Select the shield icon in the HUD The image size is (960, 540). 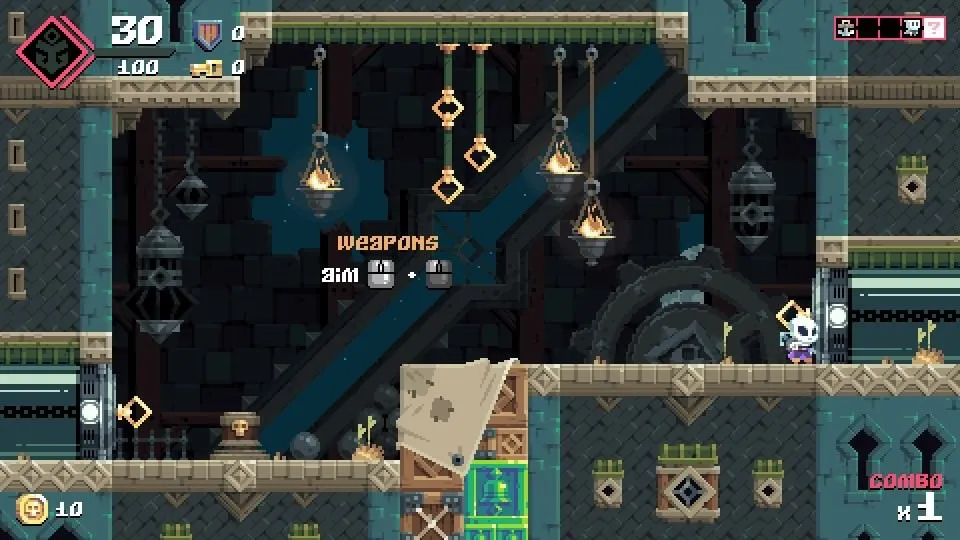[x=206, y=34]
